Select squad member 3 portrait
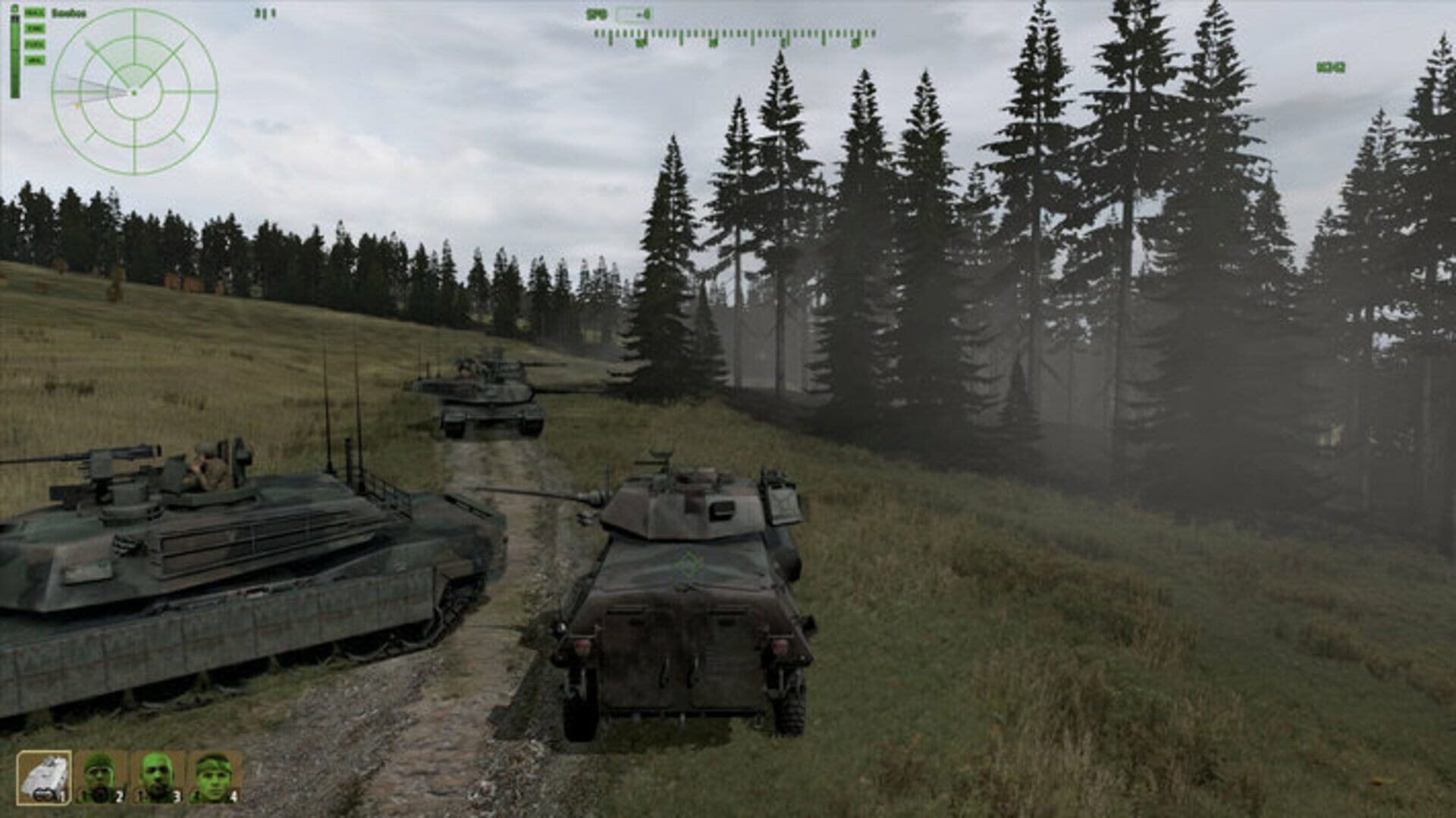This screenshot has height=818, width=1456. [155, 773]
